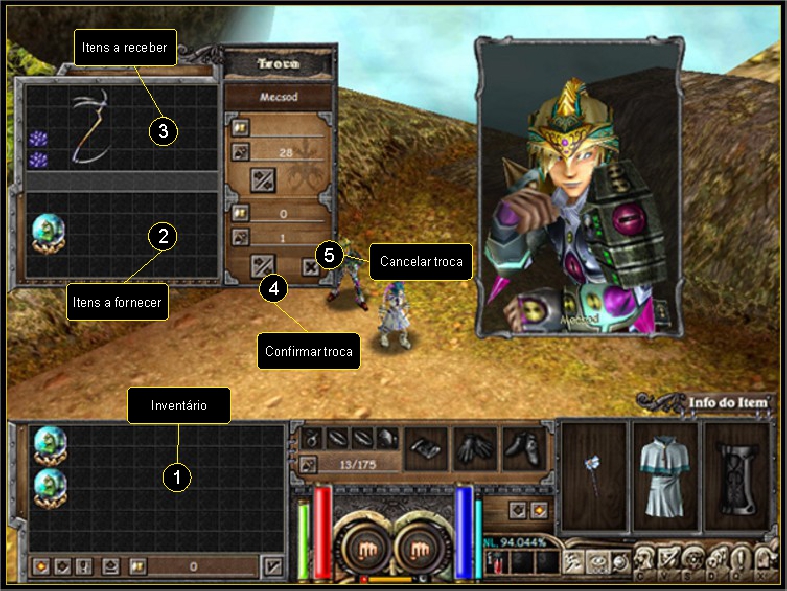
Task: Select the equipped boots slot
Action: click(x=523, y=448)
